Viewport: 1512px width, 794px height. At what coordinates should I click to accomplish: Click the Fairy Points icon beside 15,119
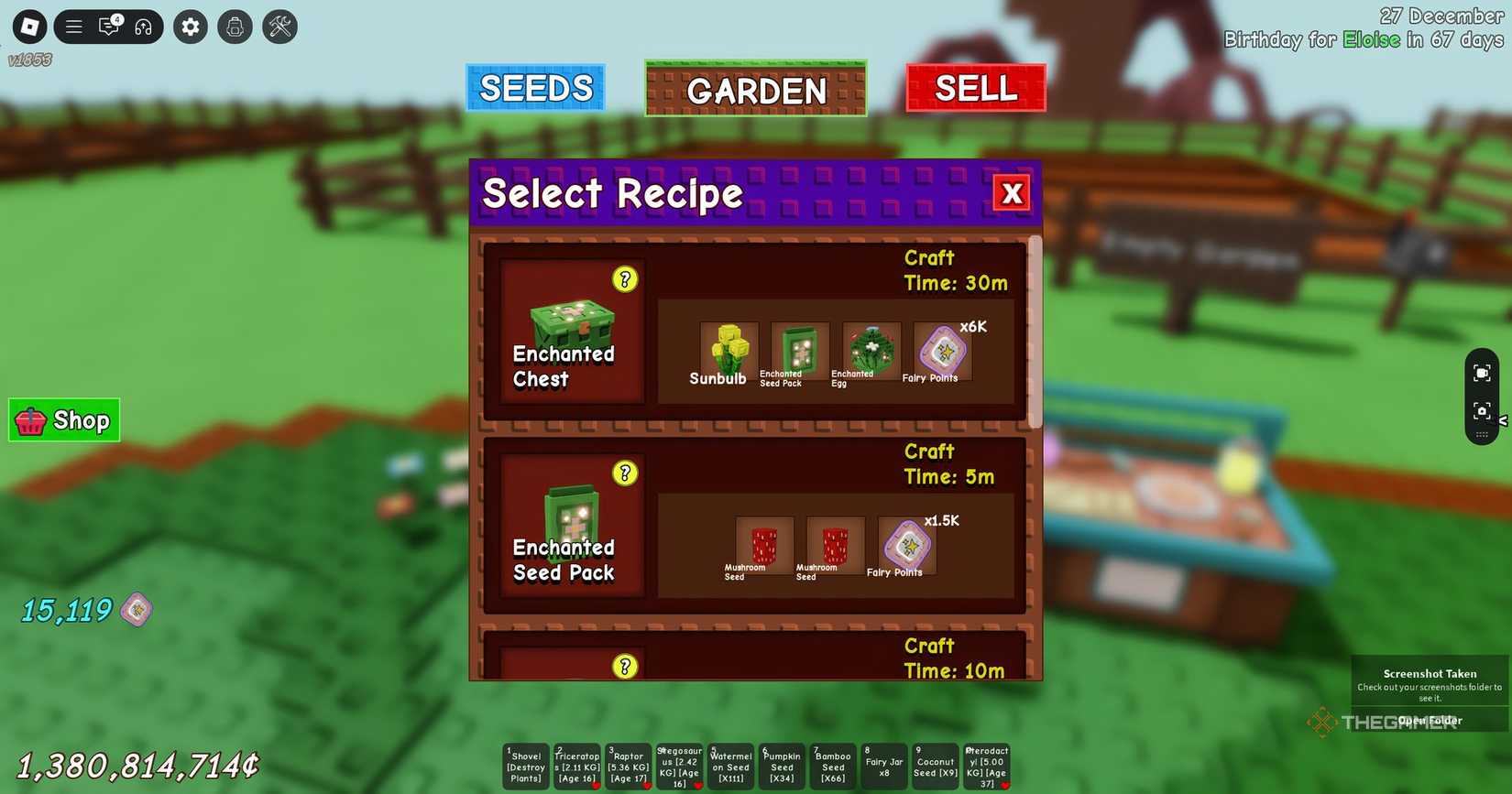tap(134, 609)
